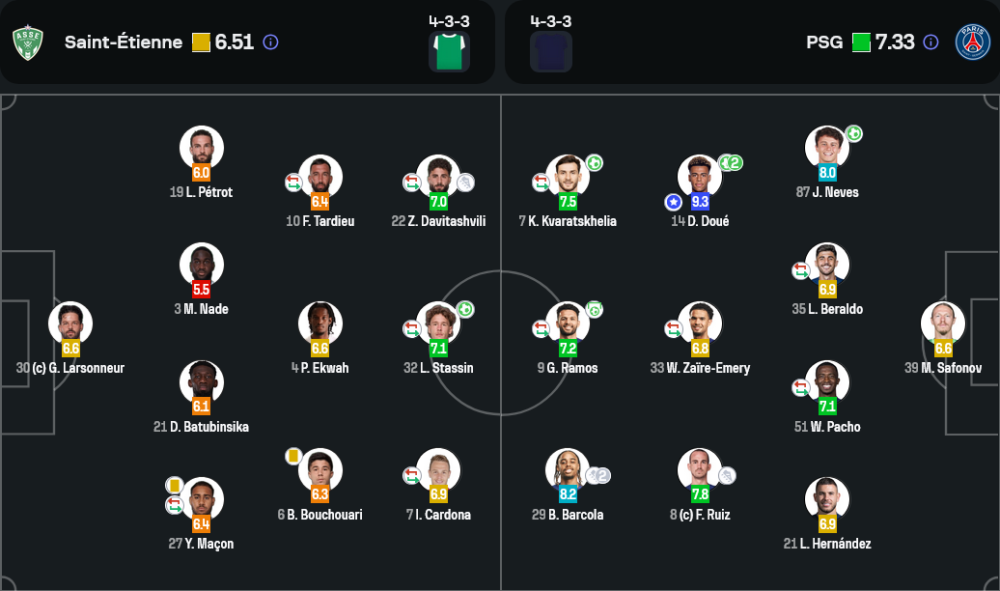Open Y. Maçon's player card

pos(201,500)
